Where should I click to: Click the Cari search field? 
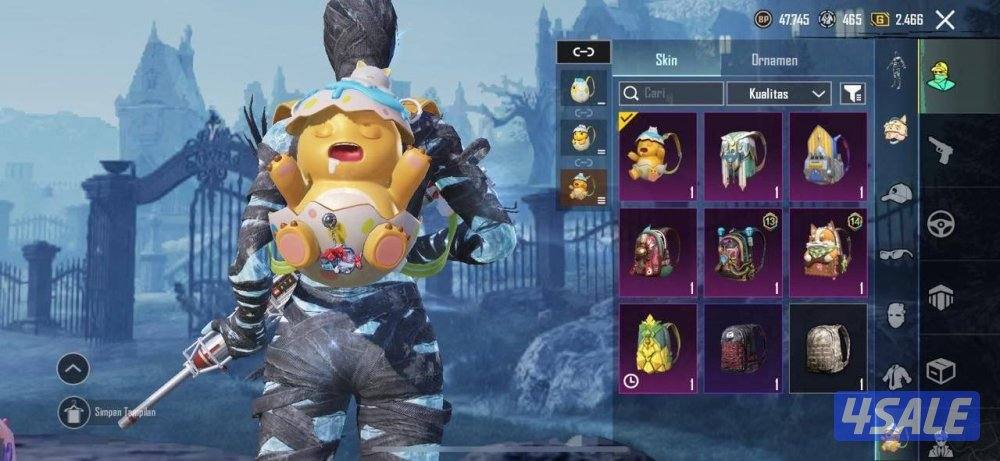point(671,94)
